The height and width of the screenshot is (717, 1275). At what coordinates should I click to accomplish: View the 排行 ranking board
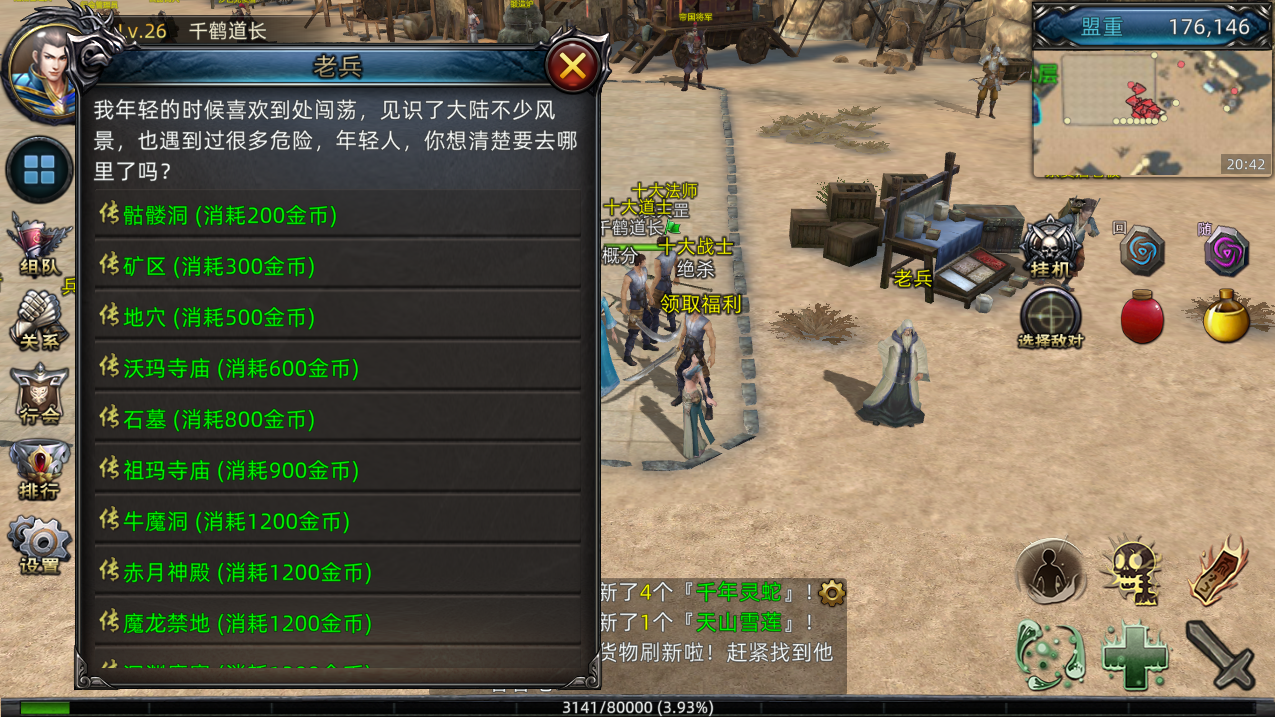(39, 470)
